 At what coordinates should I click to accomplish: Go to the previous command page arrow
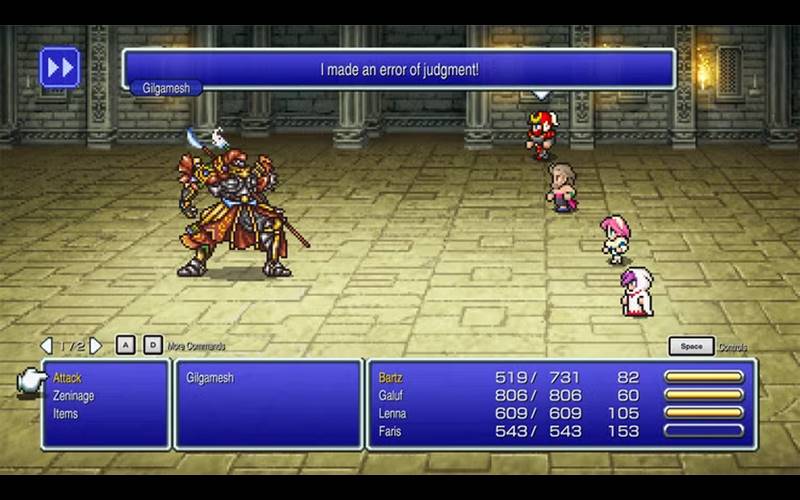pos(46,346)
